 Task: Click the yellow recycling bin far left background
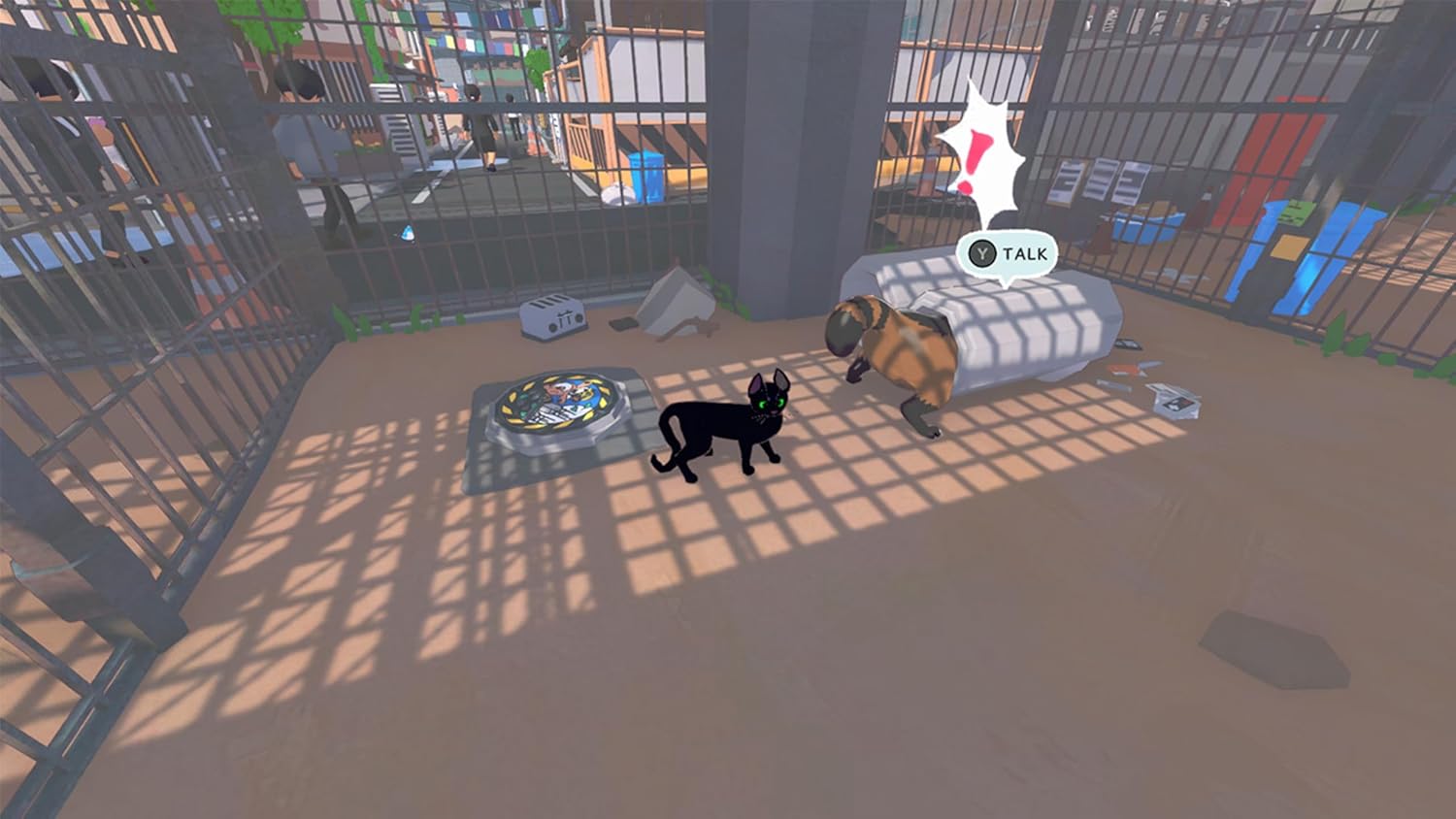coord(648,173)
